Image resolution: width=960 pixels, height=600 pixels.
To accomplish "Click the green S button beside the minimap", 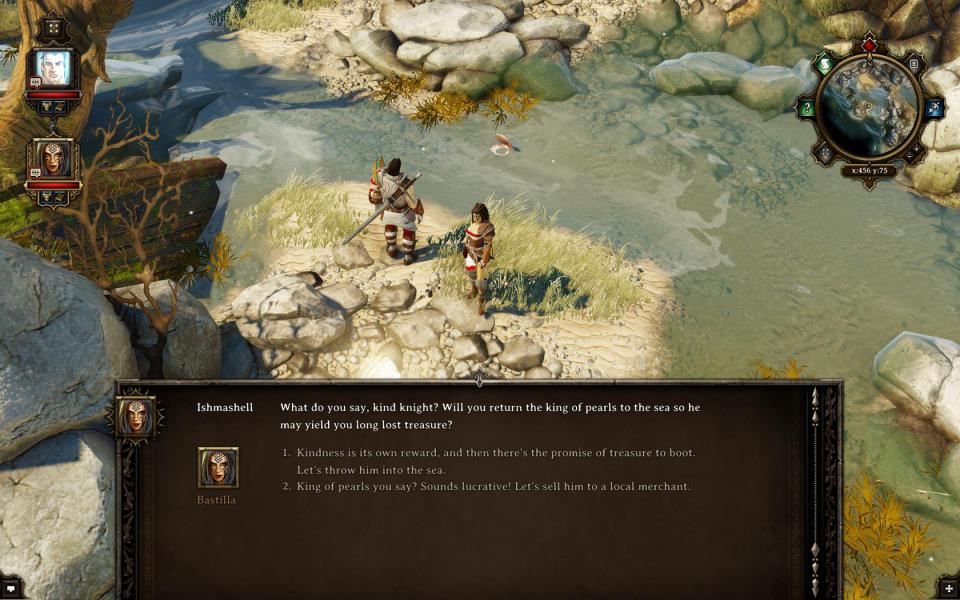I will tap(826, 64).
